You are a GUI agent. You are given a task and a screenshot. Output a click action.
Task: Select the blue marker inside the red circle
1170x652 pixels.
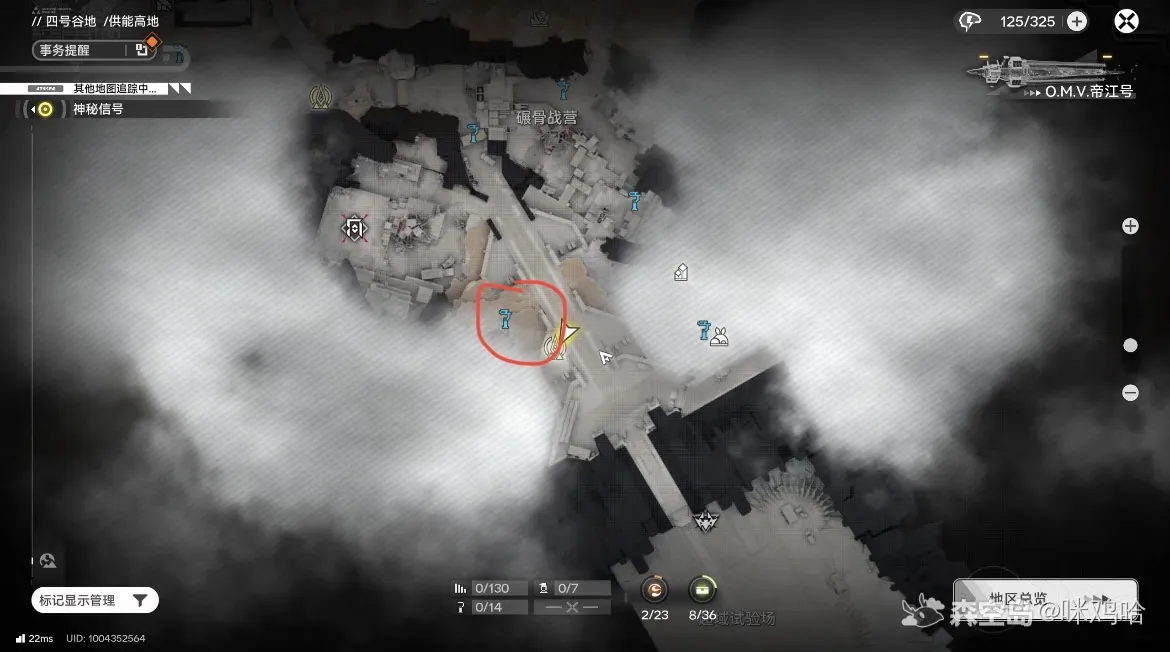[x=507, y=318]
